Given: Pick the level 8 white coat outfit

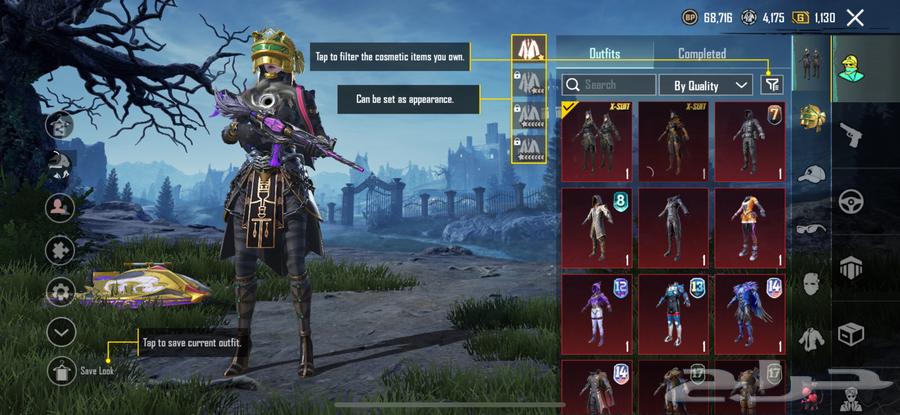Looking at the screenshot, I should (x=596, y=228).
